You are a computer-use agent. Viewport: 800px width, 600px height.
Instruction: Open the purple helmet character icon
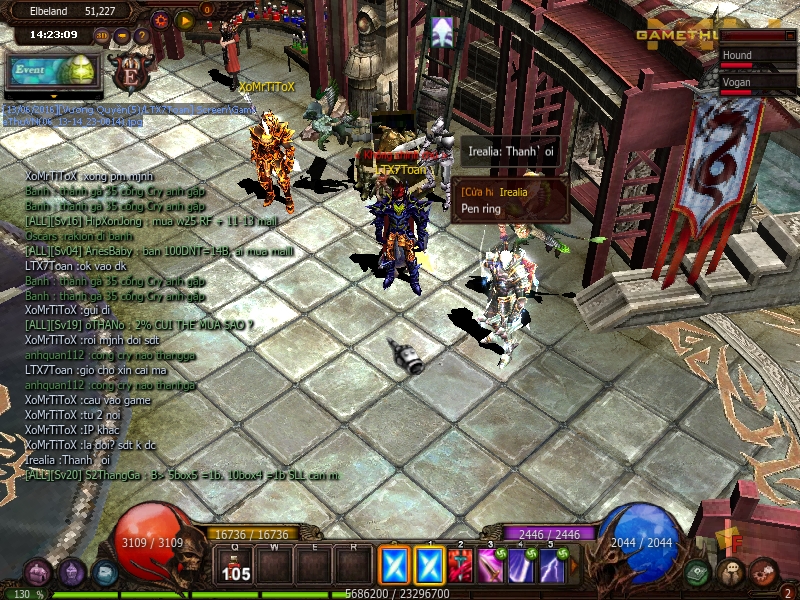pyautogui.click(x=71, y=573)
